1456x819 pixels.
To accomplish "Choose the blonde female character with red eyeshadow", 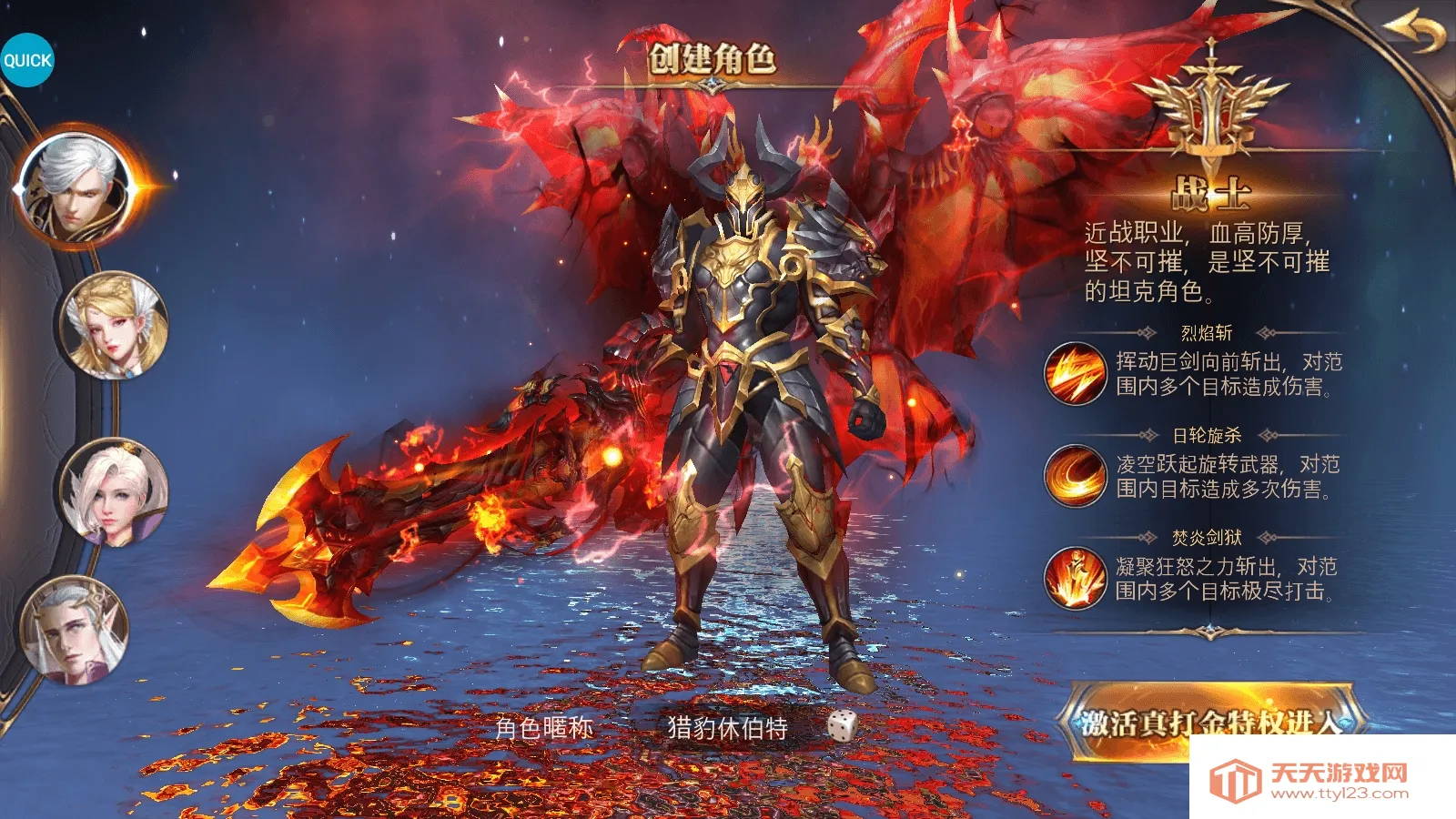I will coord(115,326).
